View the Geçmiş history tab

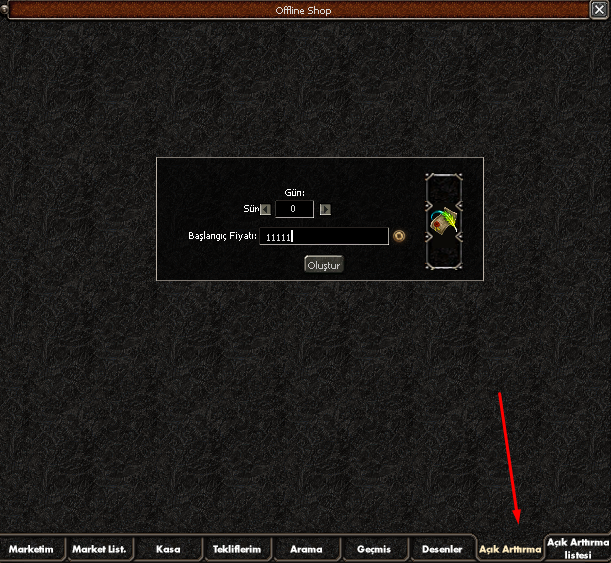click(374, 549)
